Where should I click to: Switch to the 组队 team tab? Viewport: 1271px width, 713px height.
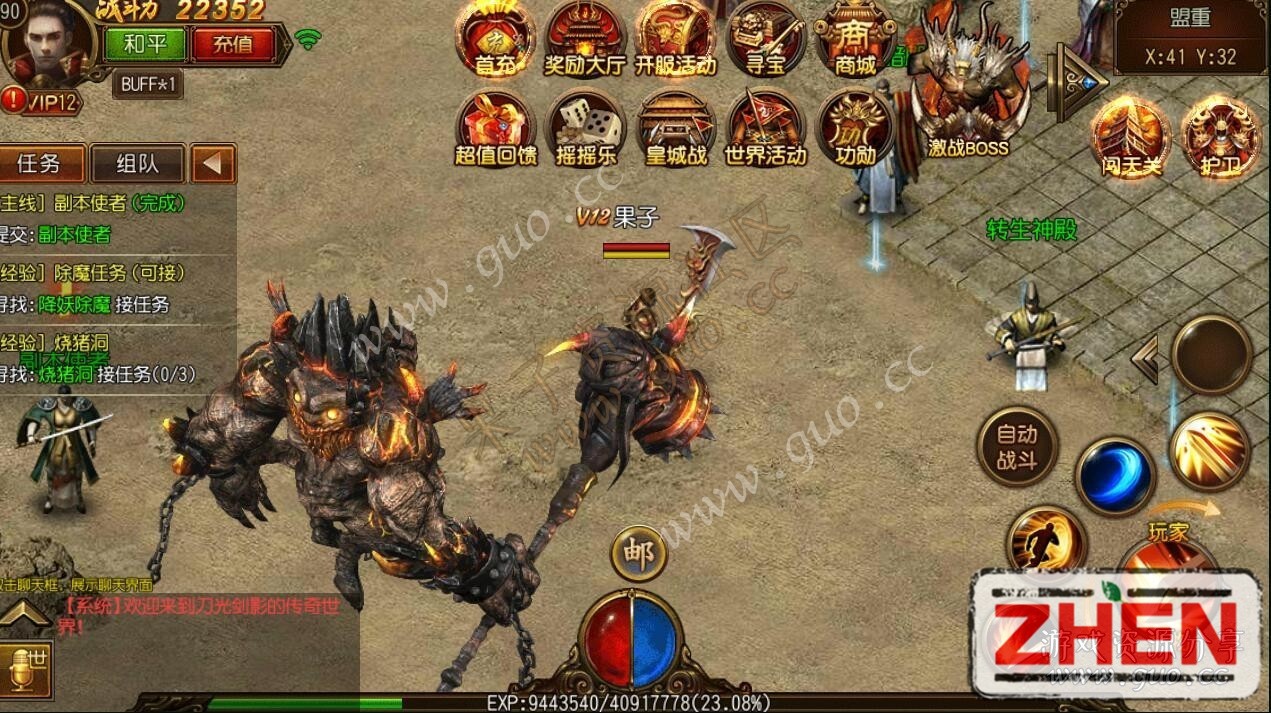pyautogui.click(x=137, y=164)
